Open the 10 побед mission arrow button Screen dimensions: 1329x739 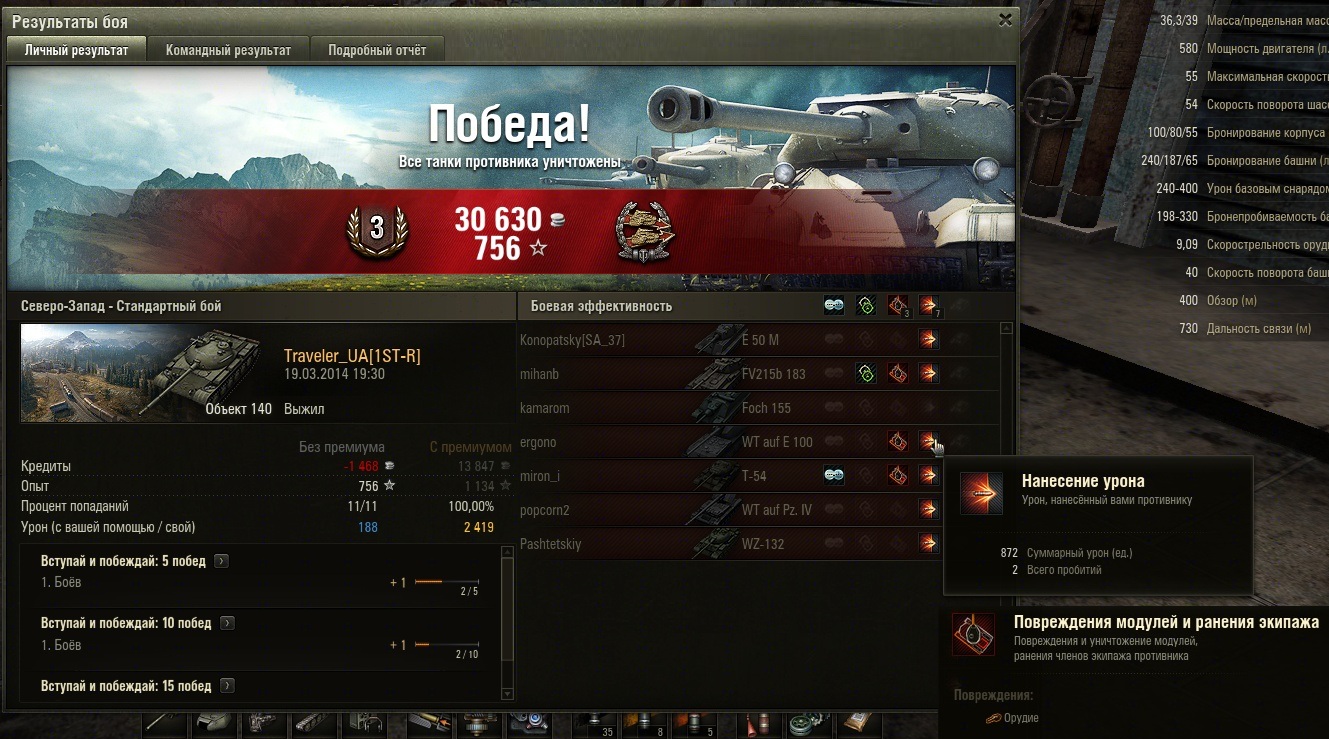[227, 624]
